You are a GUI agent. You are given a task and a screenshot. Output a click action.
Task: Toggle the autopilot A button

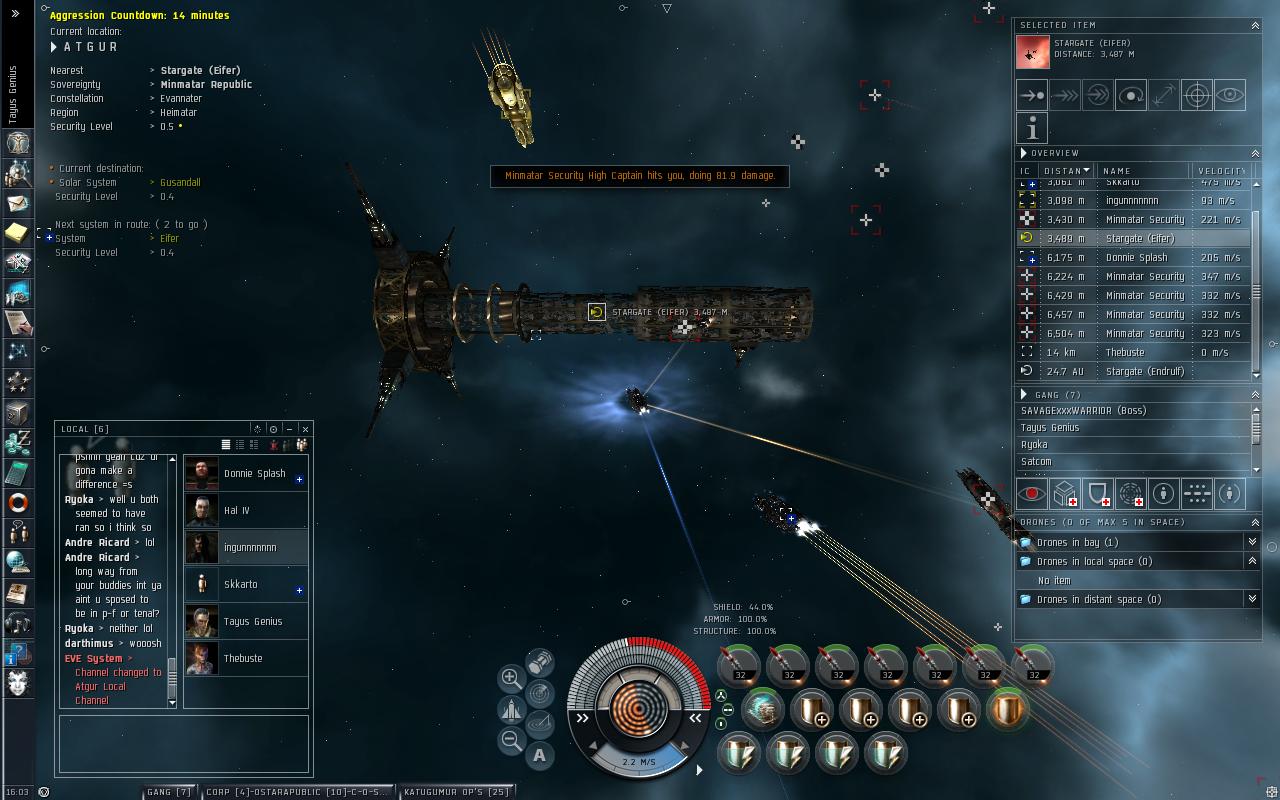540,756
